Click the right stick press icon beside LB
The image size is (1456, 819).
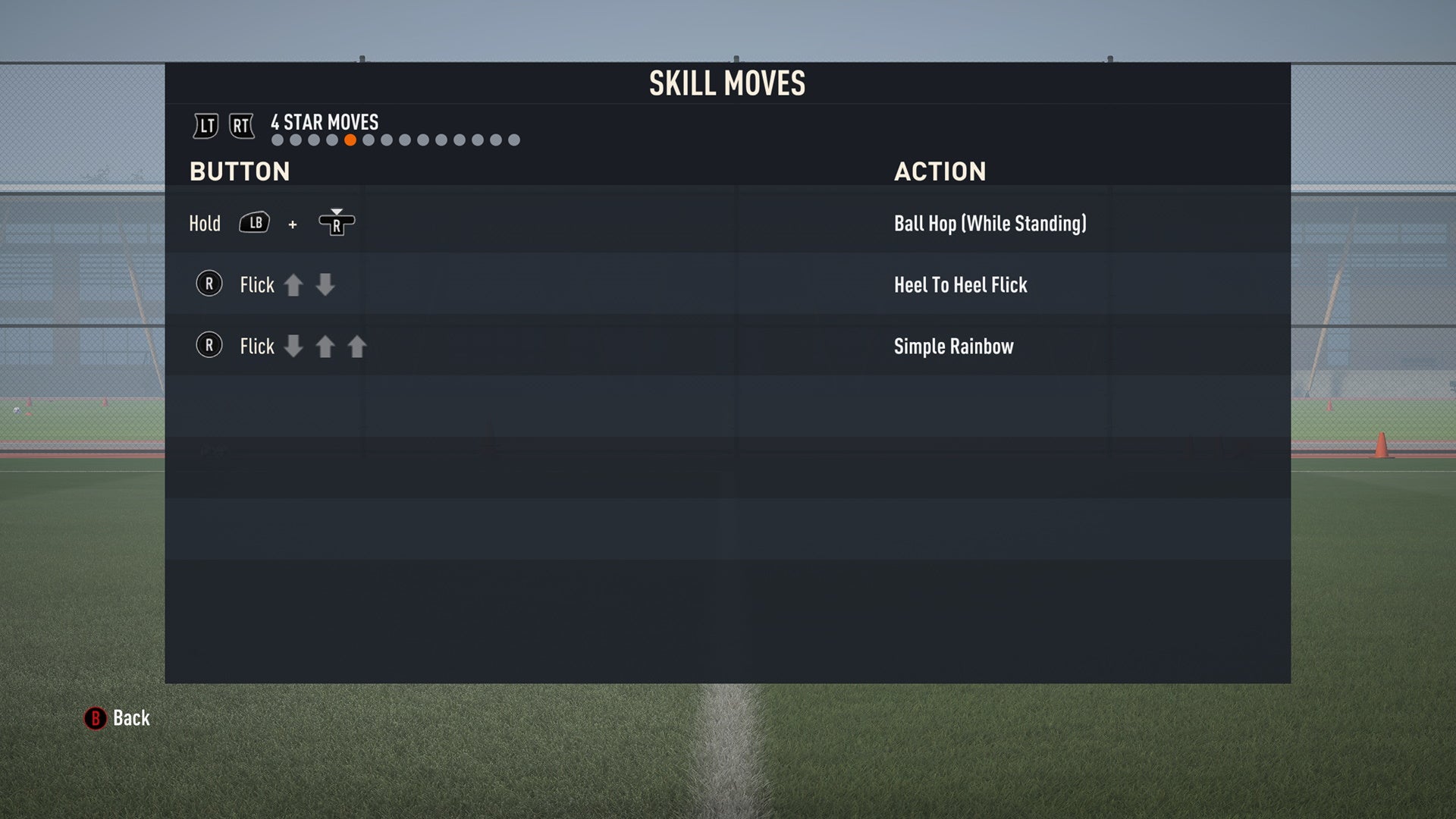tap(337, 224)
